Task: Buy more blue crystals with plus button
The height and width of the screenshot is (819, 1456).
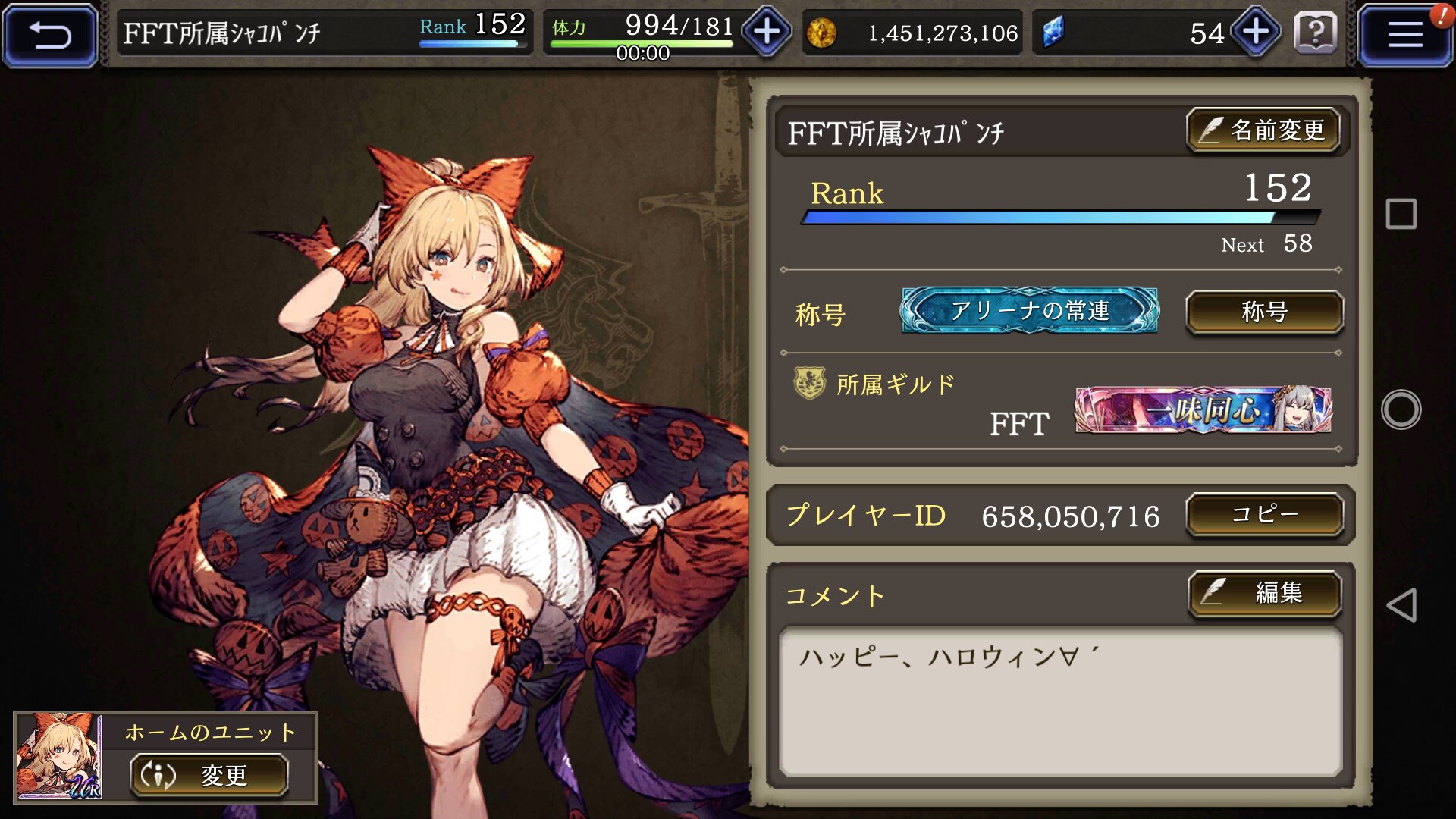Action: pyautogui.click(x=1256, y=32)
